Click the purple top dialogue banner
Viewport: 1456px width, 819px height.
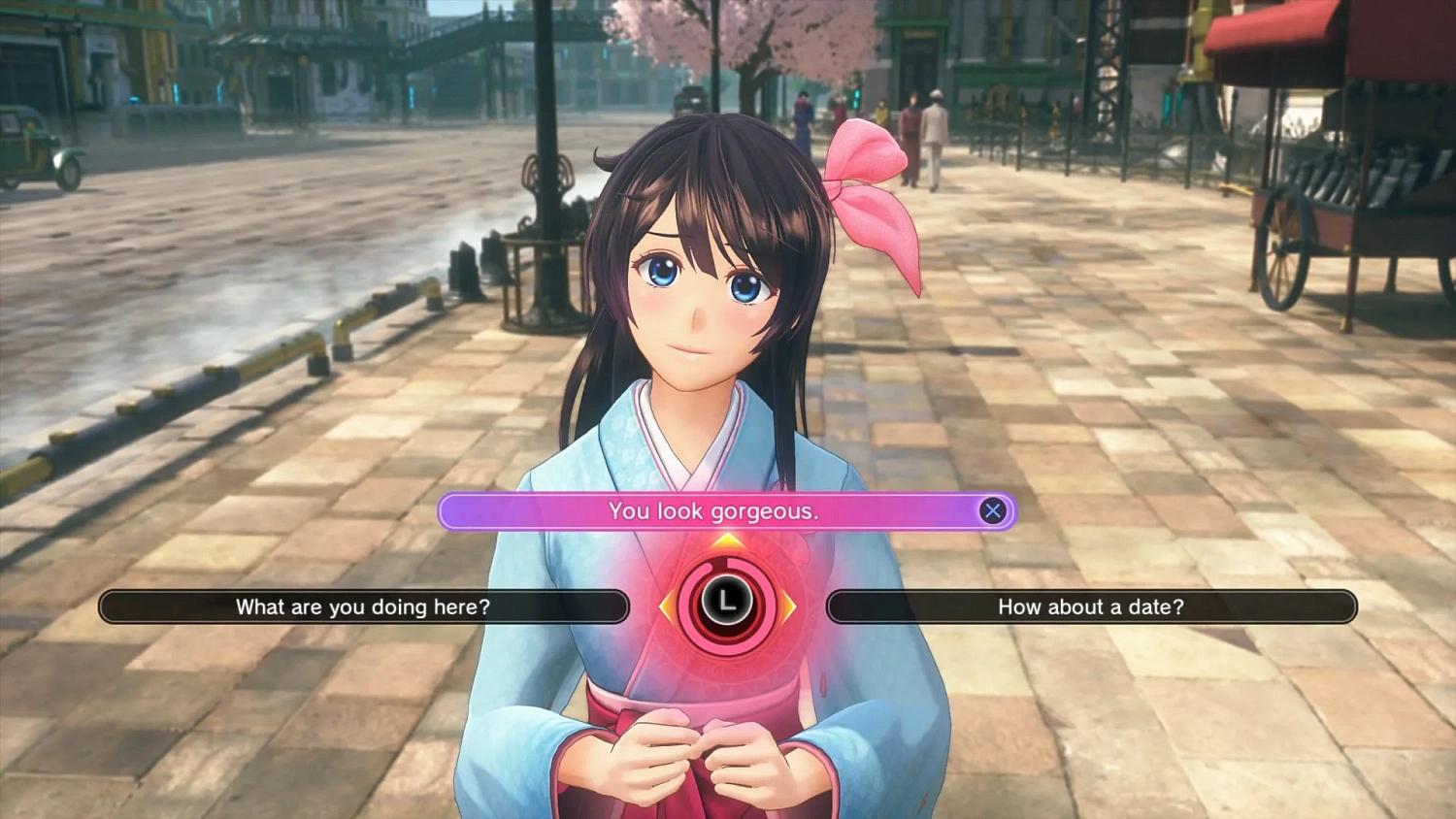point(726,511)
